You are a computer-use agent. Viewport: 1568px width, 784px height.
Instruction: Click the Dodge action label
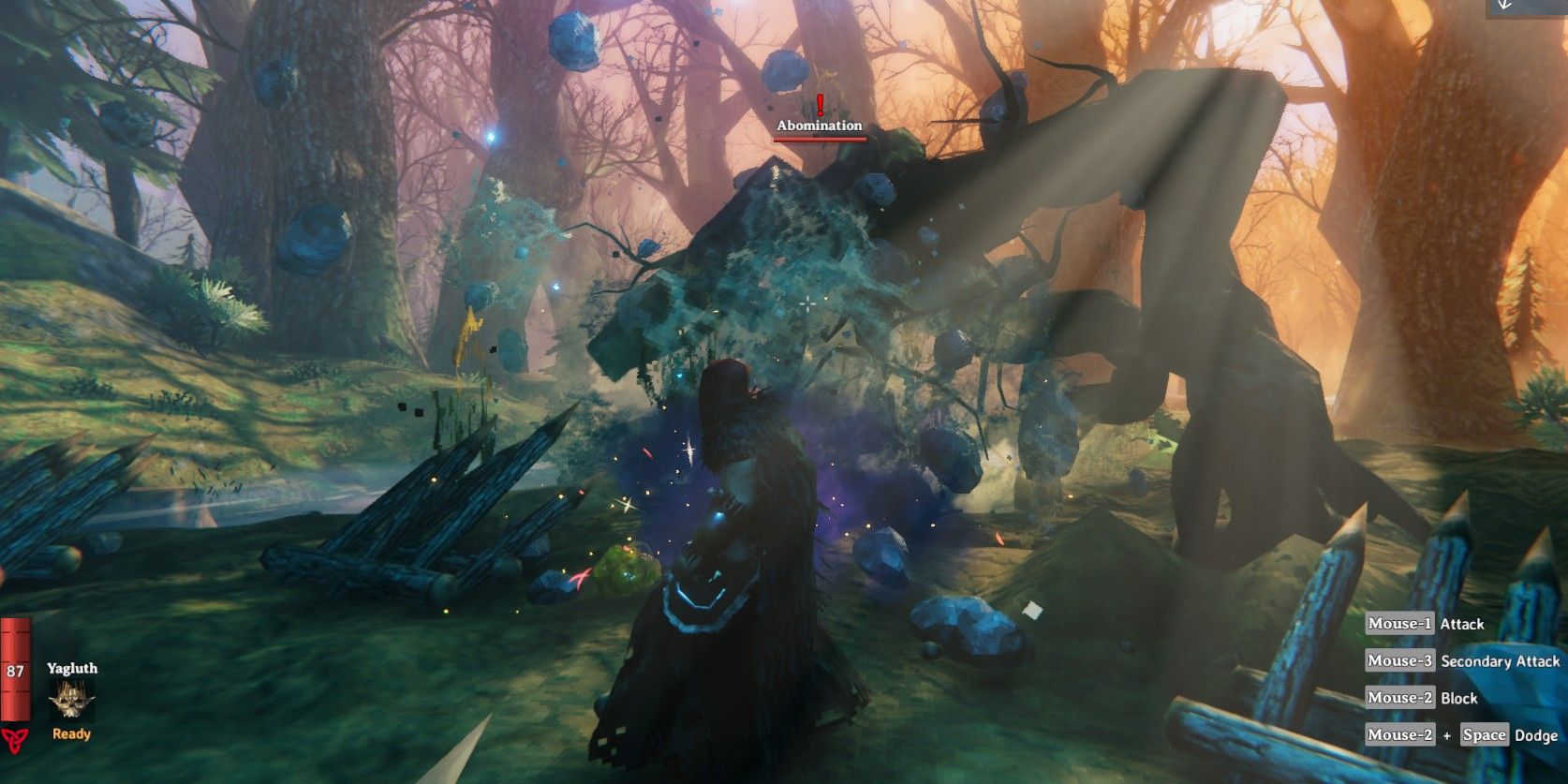coord(1536,735)
